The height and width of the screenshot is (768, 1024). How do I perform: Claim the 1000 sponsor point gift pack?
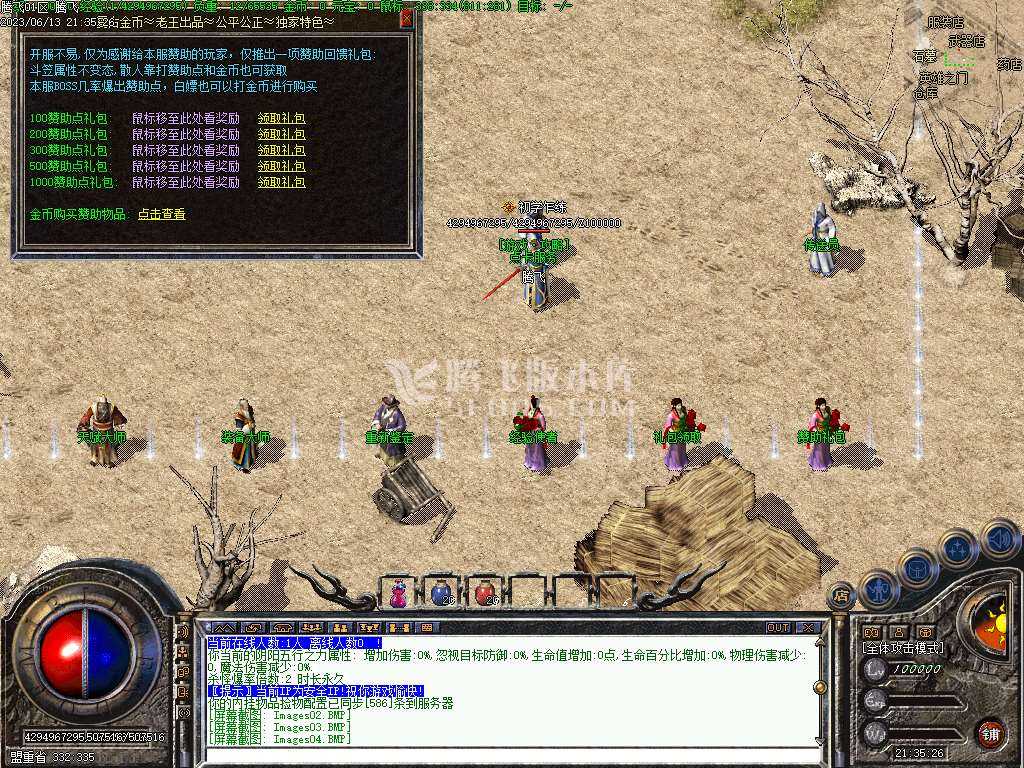(x=281, y=183)
